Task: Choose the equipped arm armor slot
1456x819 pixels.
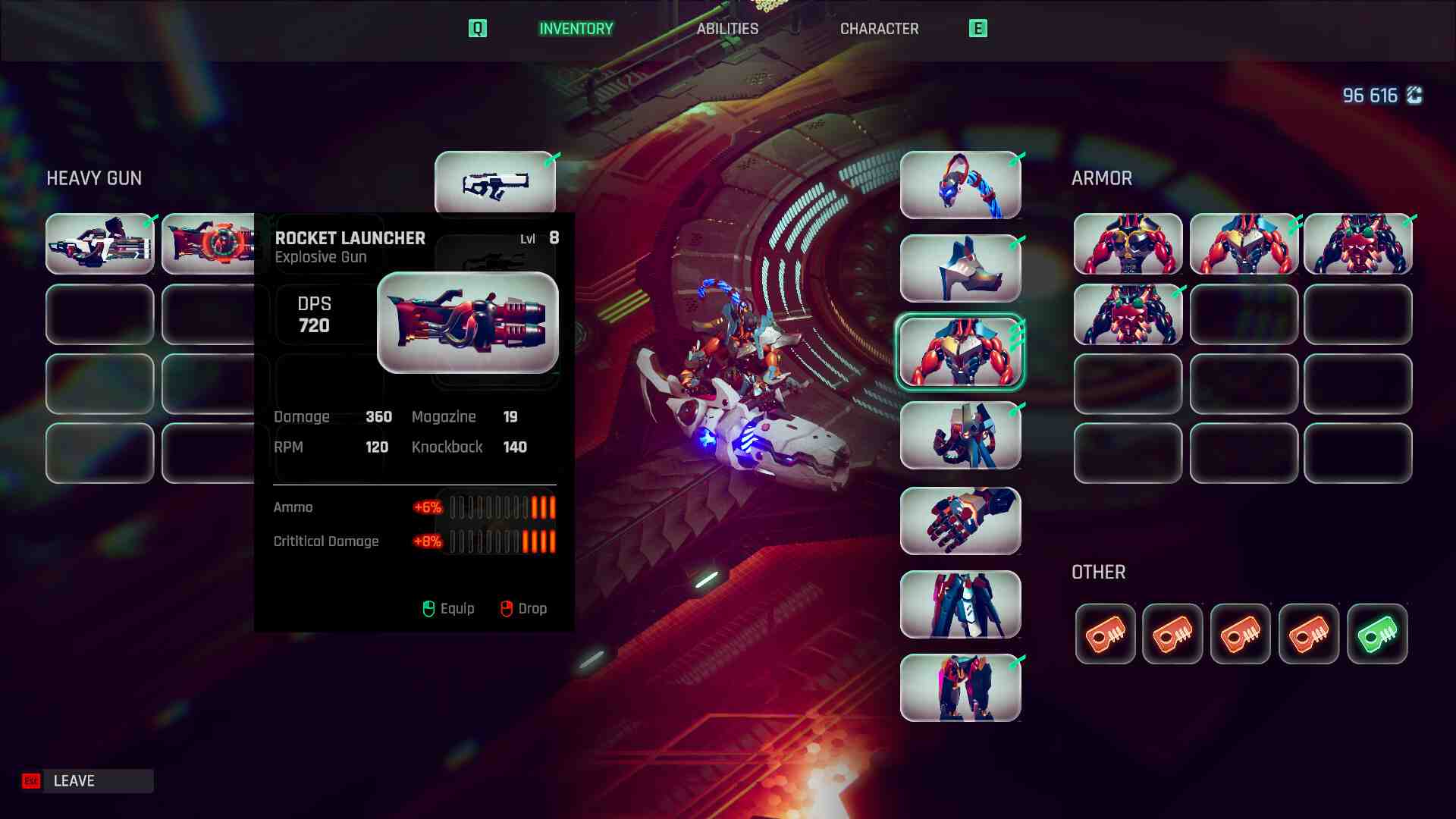Action: point(960,435)
